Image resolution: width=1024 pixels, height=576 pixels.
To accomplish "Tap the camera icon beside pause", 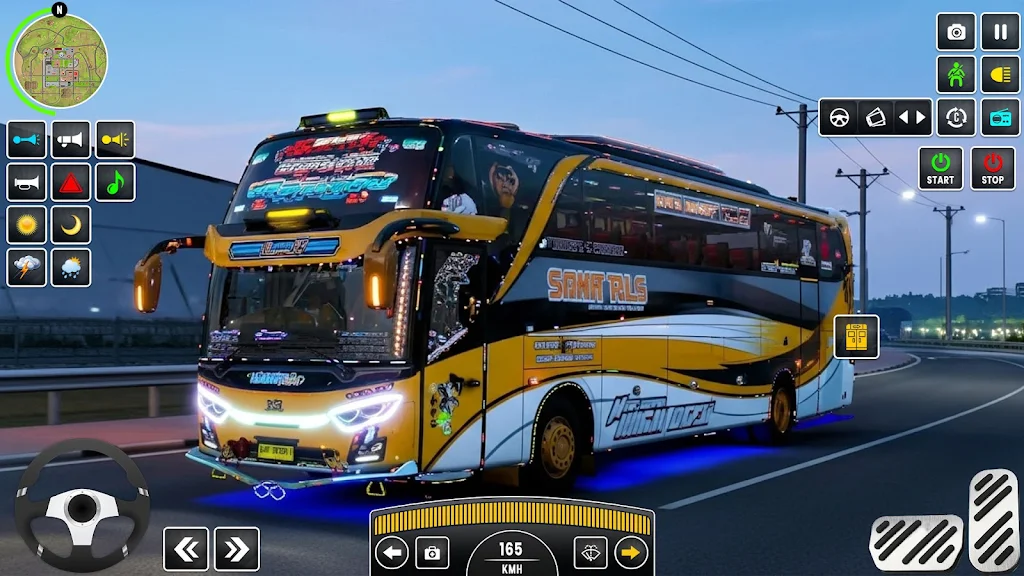I will 956,32.
